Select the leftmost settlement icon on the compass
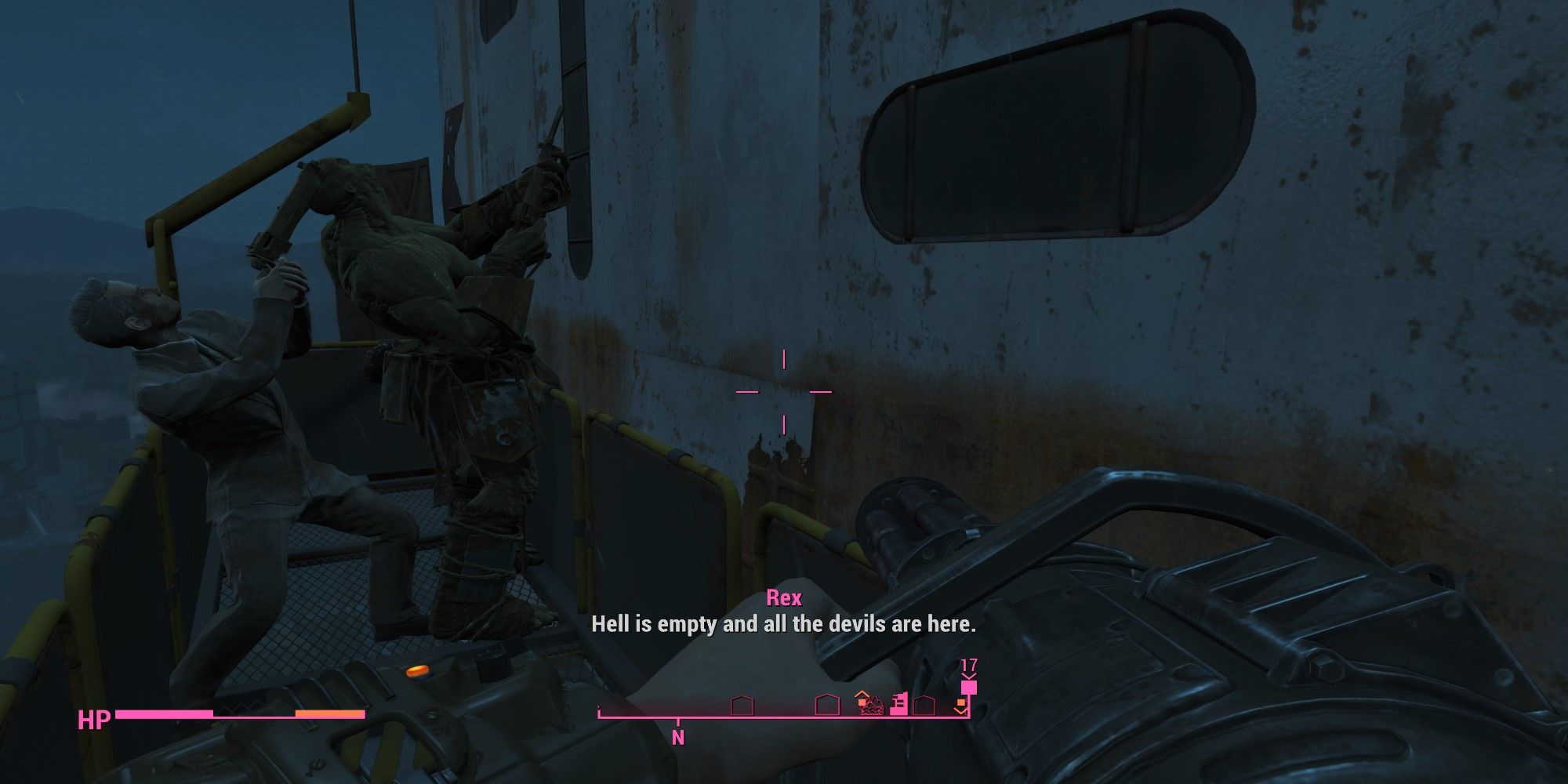1568x784 pixels. coord(742,705)
